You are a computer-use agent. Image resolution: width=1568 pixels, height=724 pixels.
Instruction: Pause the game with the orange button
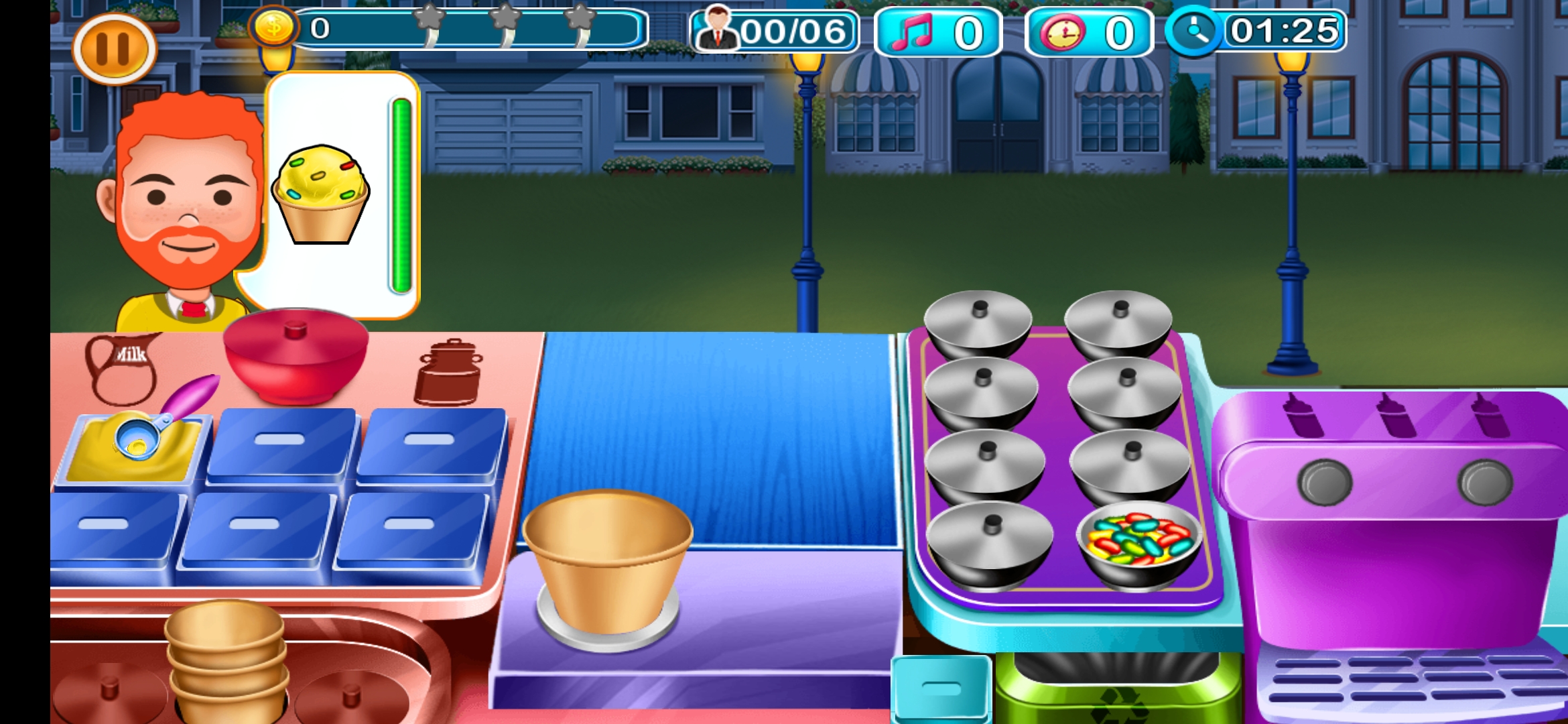point(114,49)
